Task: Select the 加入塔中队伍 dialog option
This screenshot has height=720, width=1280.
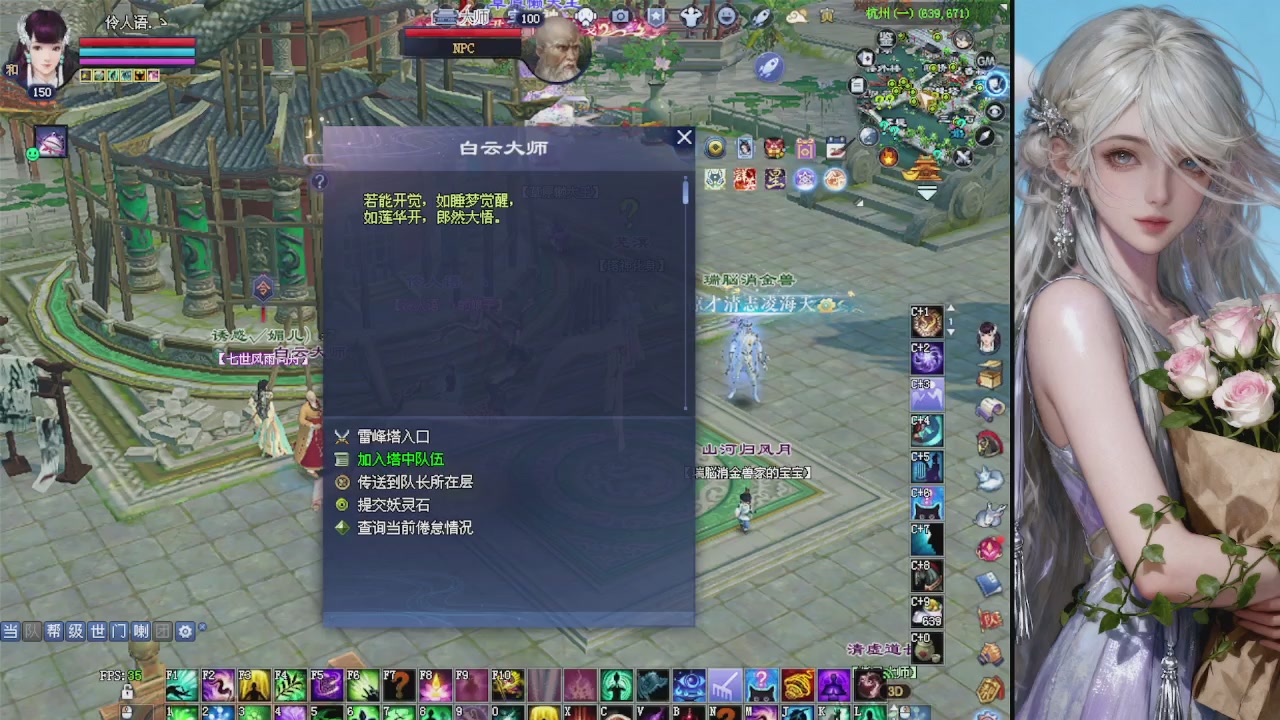Action: 400,460
